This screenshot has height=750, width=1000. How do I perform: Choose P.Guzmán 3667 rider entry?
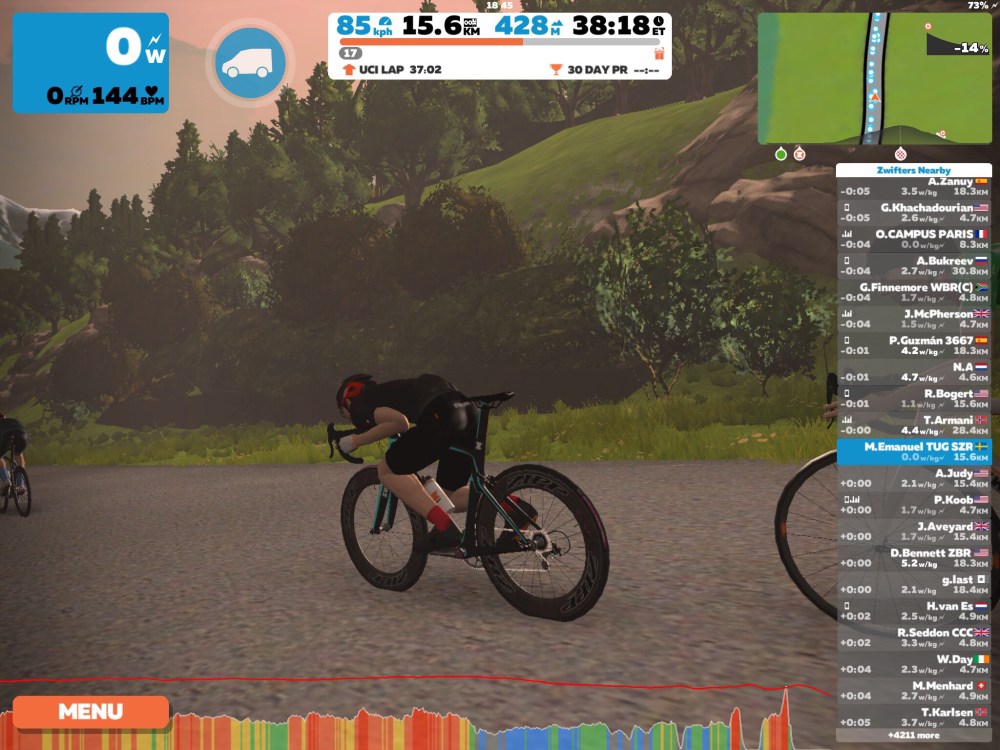[x=914, y=345]
